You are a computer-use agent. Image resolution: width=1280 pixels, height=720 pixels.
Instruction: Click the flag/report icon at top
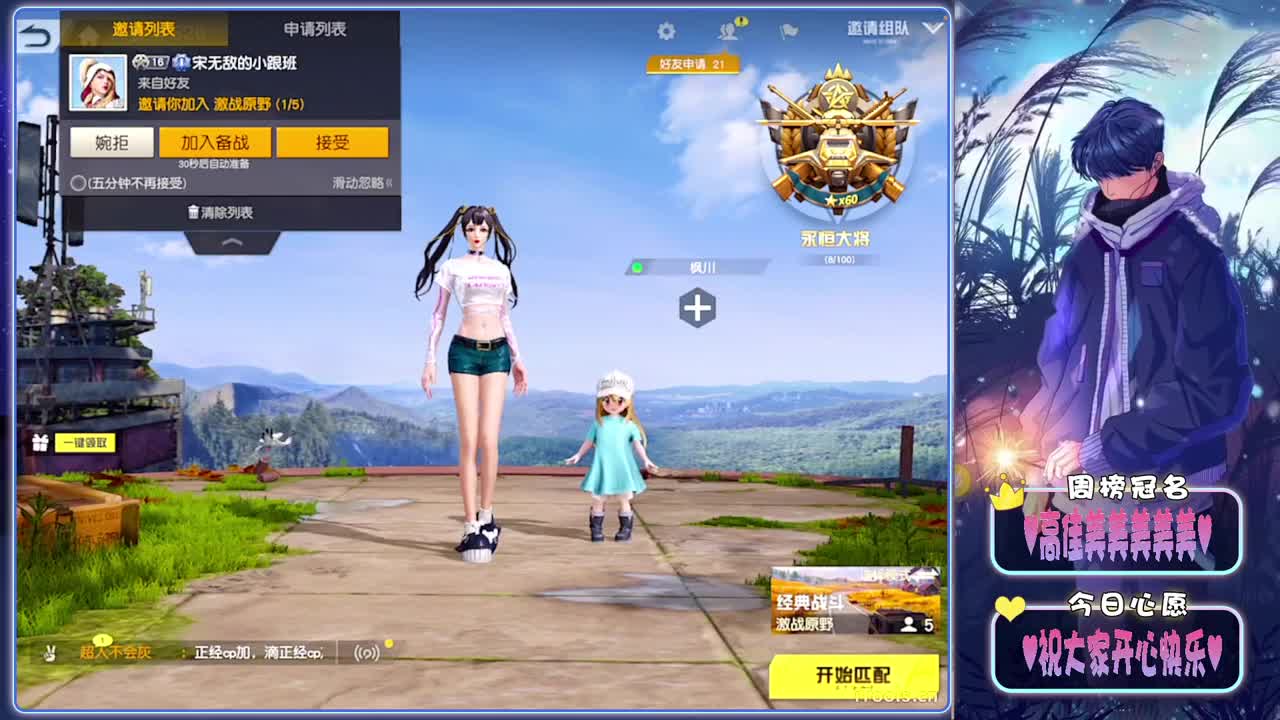pos(786,30)
